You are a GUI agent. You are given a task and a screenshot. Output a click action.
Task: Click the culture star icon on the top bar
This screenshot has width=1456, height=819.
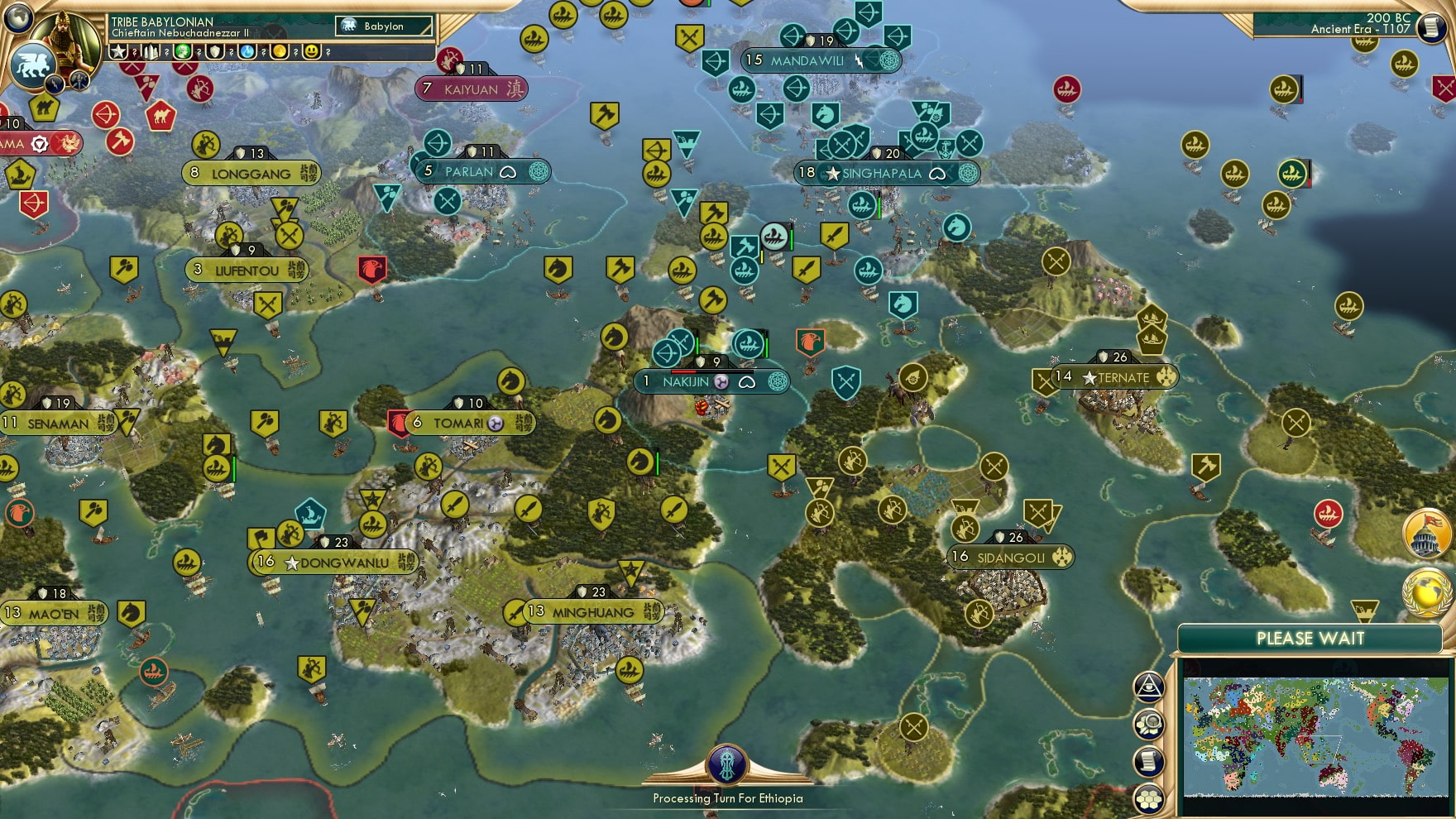click(118, 52)
